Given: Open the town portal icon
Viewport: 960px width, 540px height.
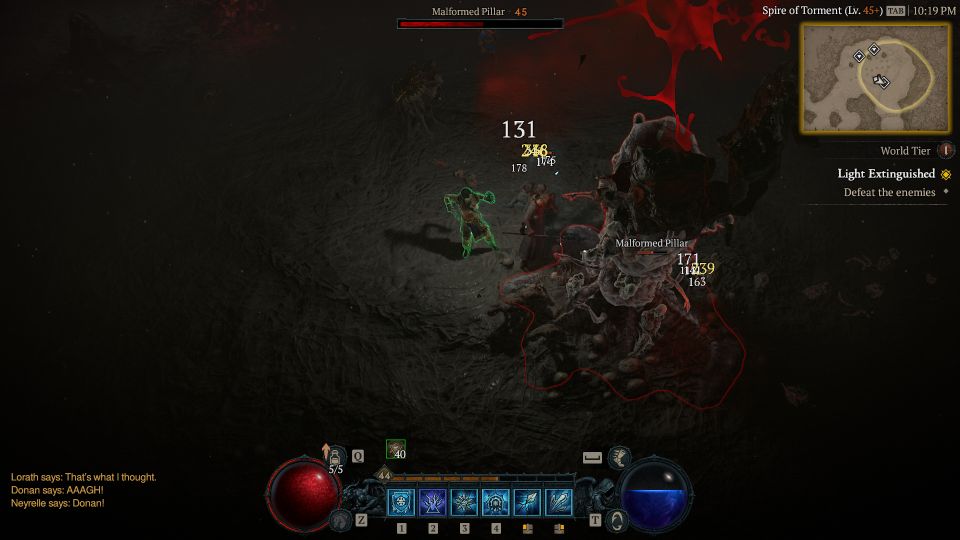Looking at the screenshot, I should click(x=617, y=520).
